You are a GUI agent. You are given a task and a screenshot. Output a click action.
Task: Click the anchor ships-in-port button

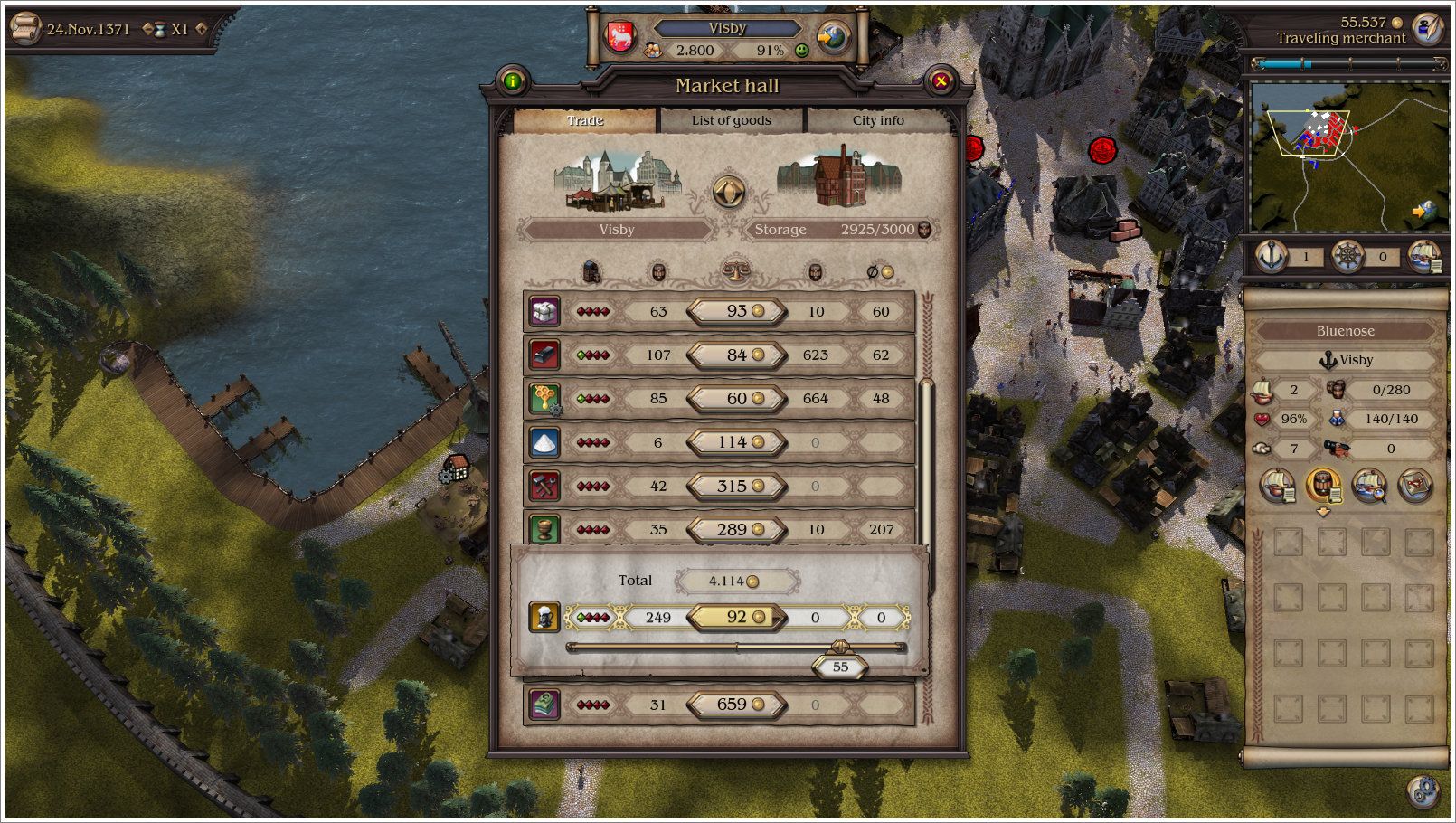1272,257
